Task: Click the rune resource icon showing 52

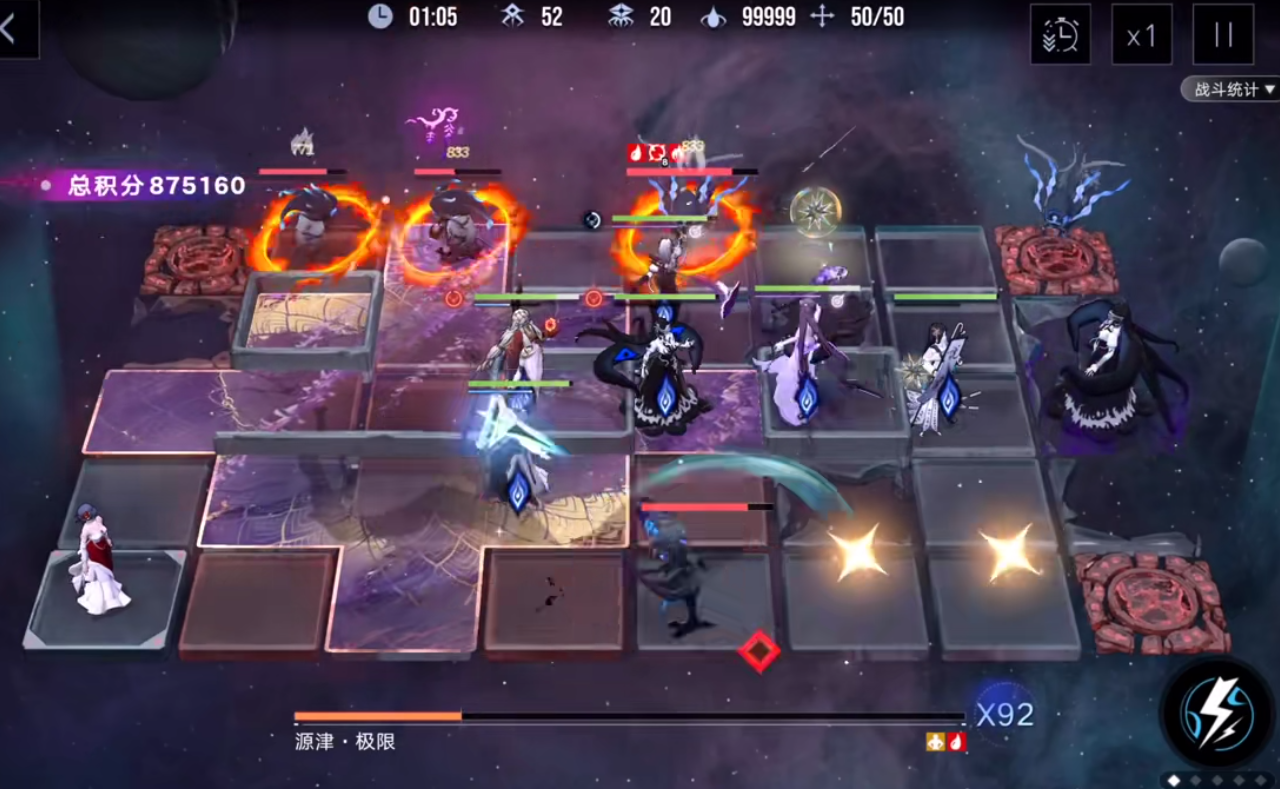Action: (513, 16)
